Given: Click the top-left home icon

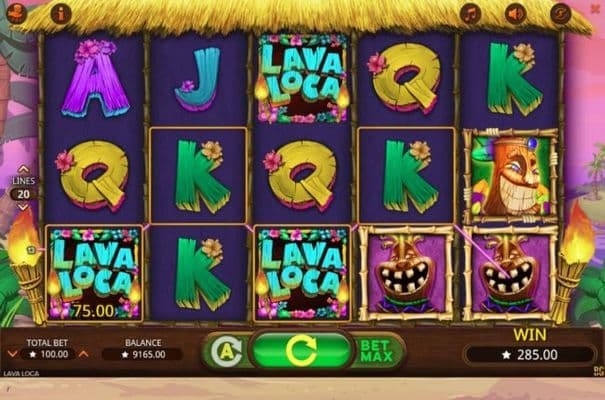Looking at the screenshot, I should click(17, 14).
